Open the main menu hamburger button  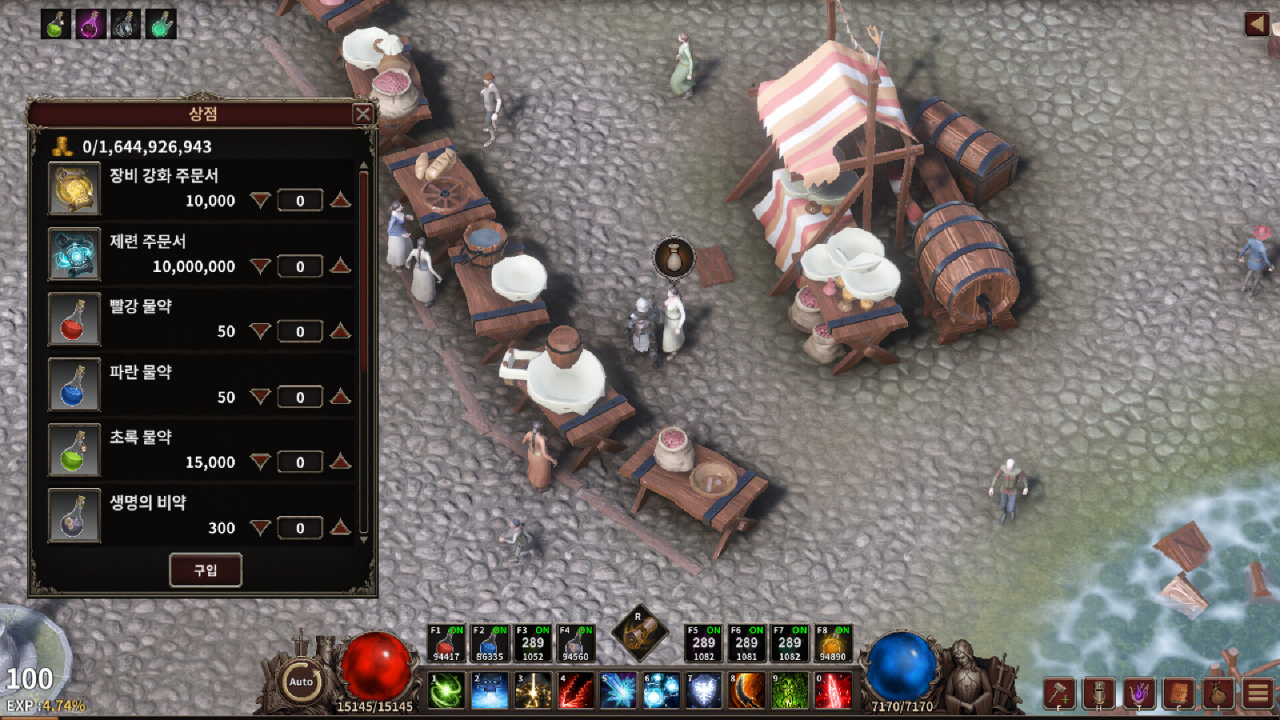coord(1258,693)
